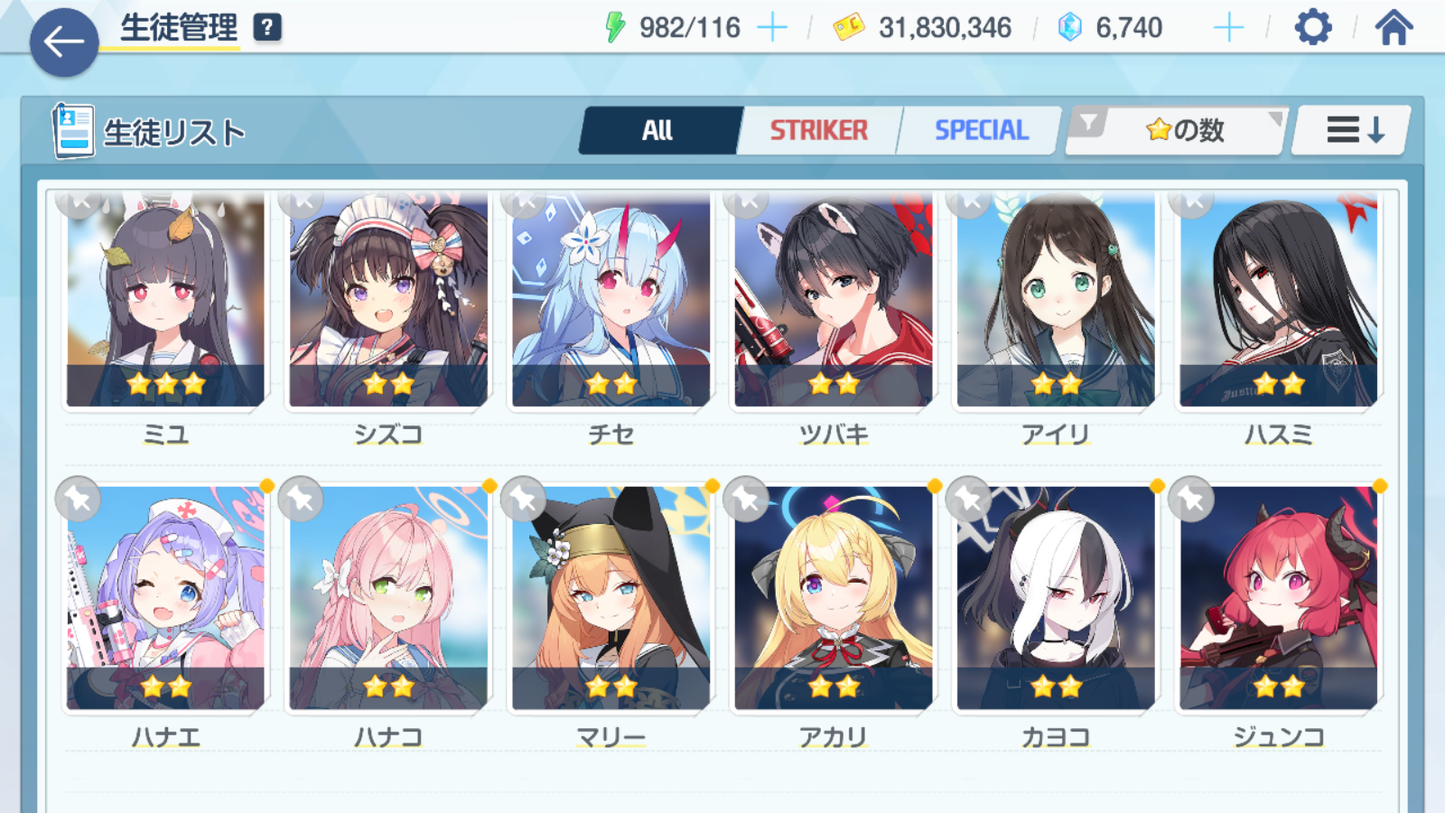Select student ミユ card
The image size is (1445, 813).
point(166,300)
